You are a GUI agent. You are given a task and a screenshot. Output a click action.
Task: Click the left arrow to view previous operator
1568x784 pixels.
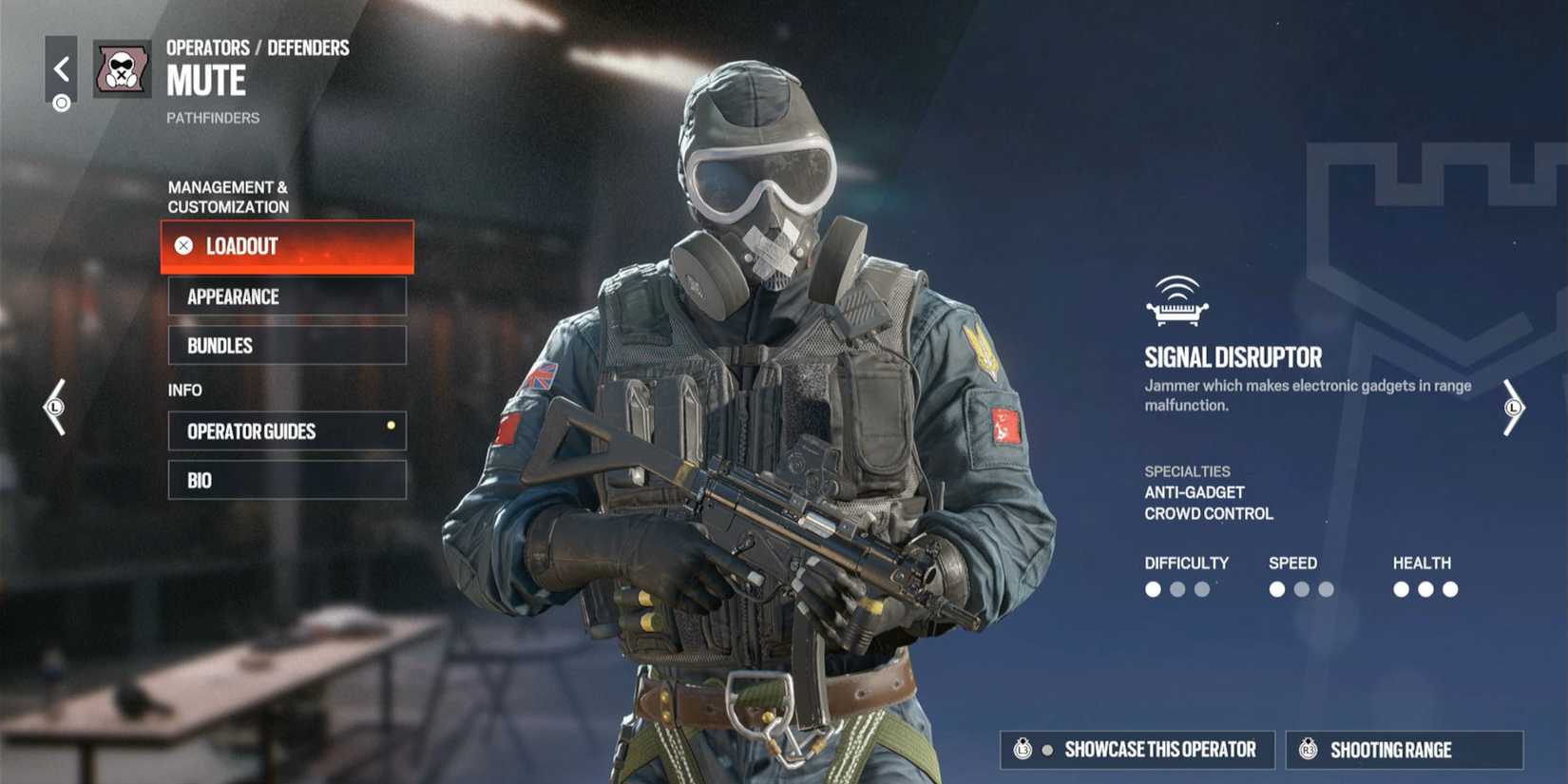[54, 409]
